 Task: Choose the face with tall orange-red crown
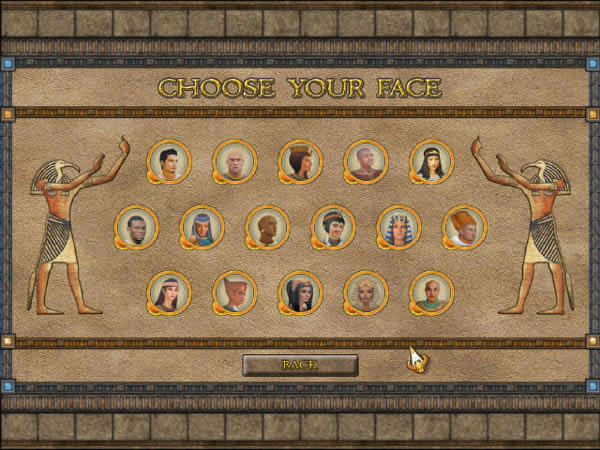pyautogui.click(x=464, y=226)
